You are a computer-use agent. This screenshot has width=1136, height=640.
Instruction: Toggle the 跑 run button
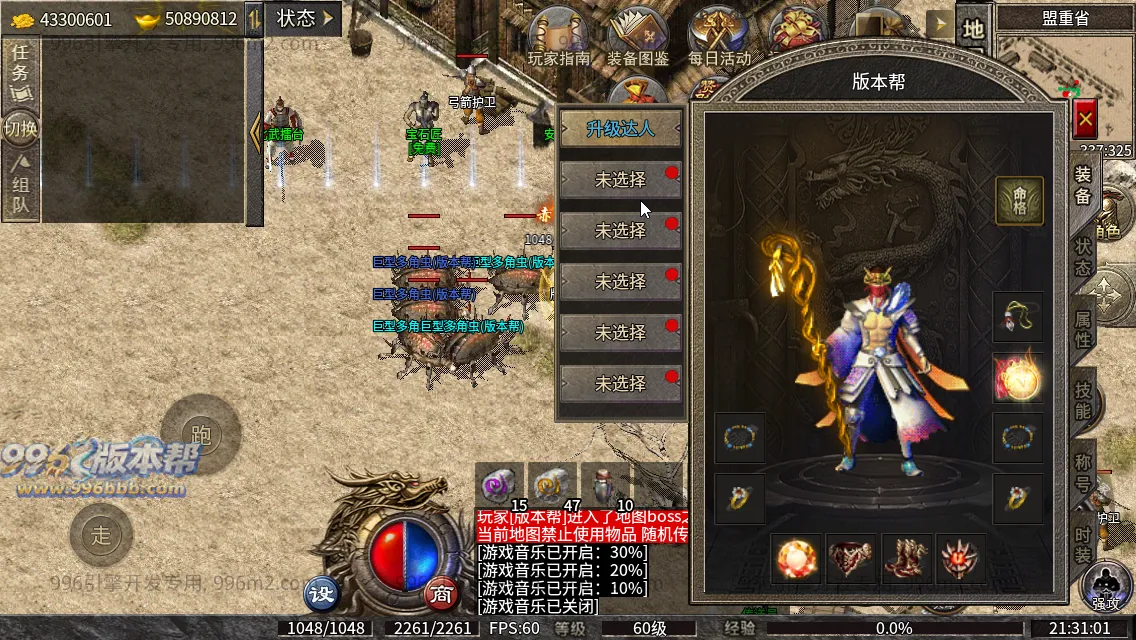tap(201, 434)
